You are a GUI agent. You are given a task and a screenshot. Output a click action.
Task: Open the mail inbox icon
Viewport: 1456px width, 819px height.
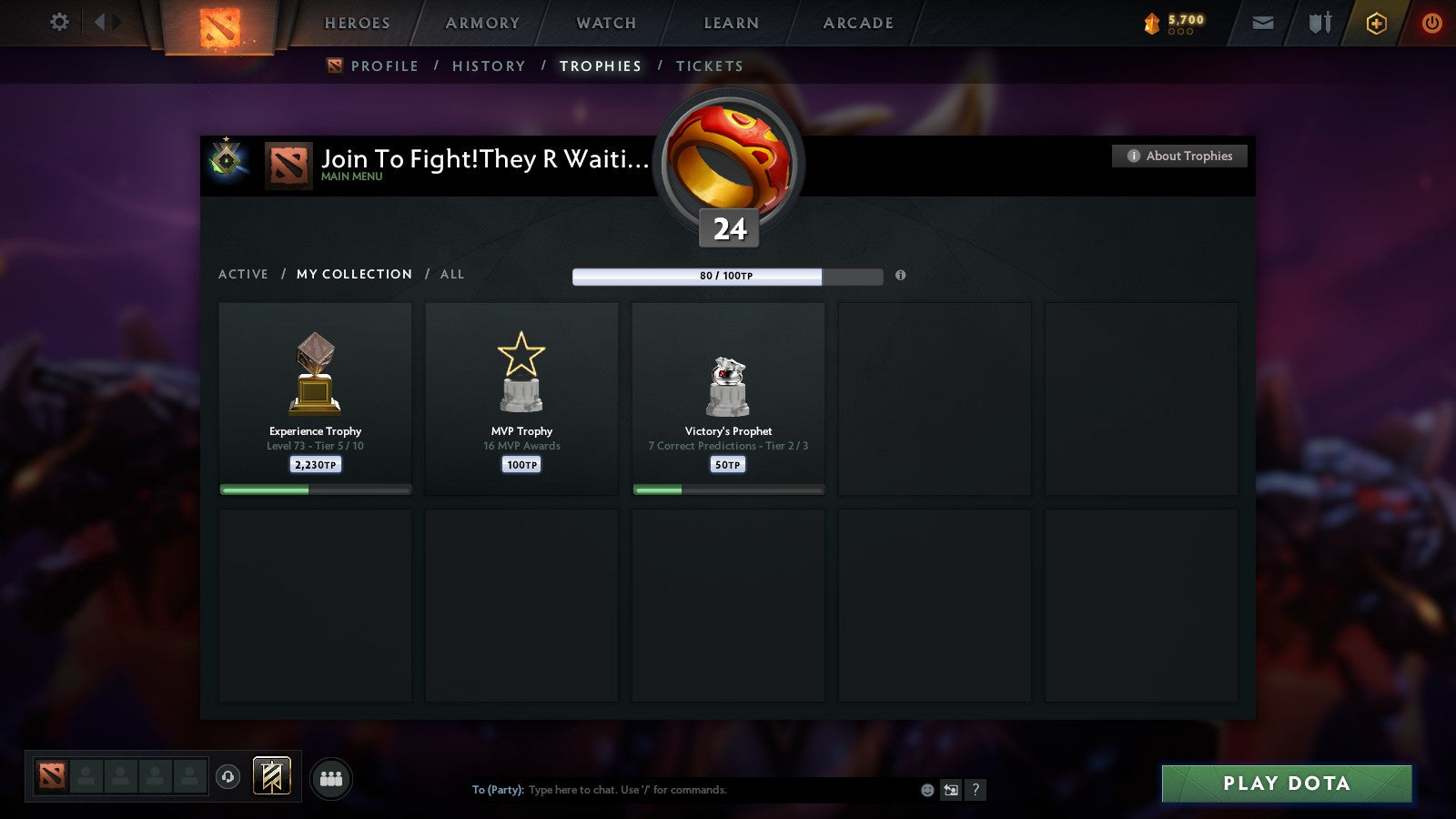pyautogui.click(x=1263, y=23)
